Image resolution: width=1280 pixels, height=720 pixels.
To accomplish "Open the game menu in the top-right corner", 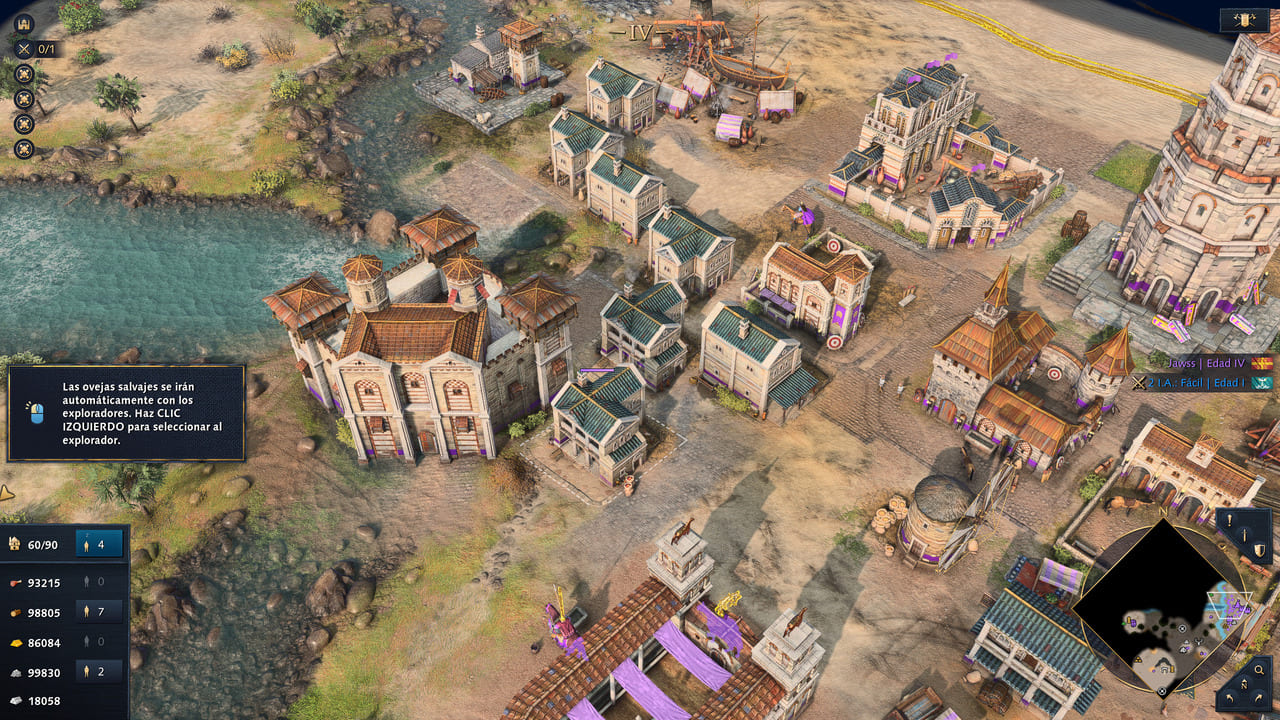I will pyautogui.click(x=1245, y=20).
